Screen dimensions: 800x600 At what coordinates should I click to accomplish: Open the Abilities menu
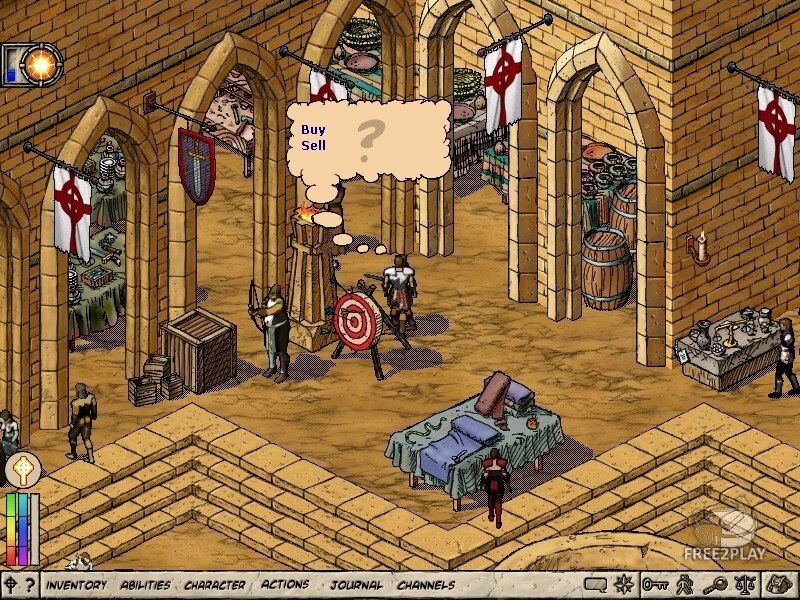click(x=145, y=585)
